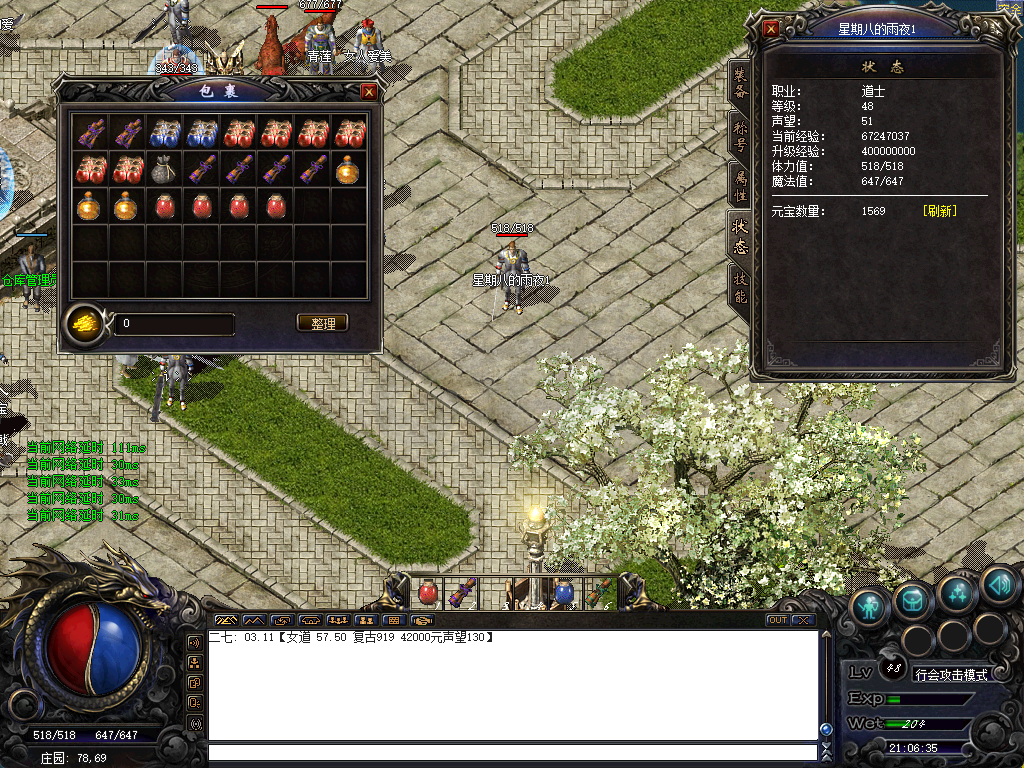
Task: Open the character figure round button
Action: (x=870, y=604)
